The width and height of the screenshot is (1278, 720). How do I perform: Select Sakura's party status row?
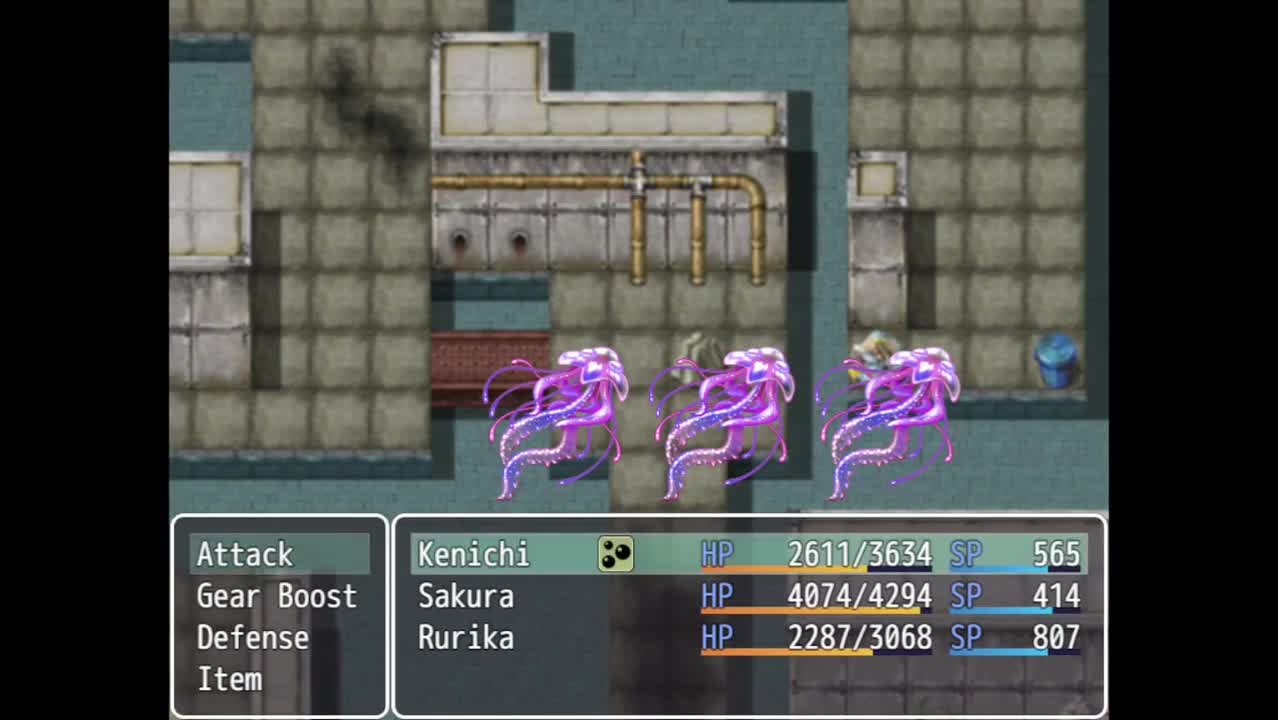pyautogui.click(x=748, y=597)
